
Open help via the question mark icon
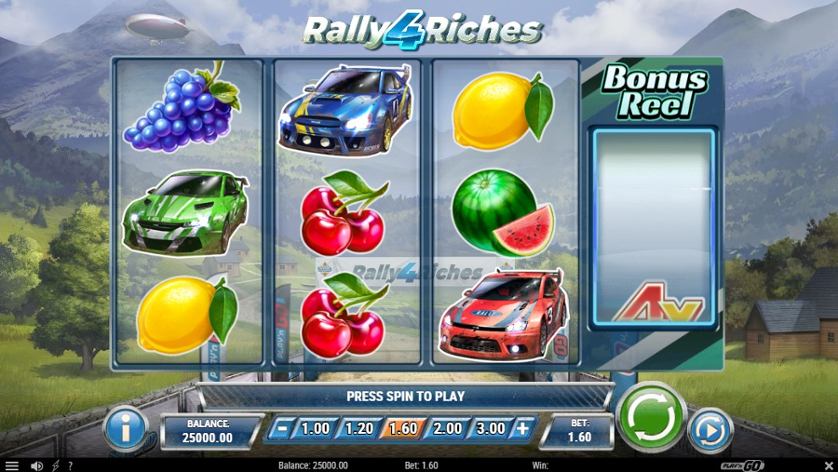pyautogui.click(x=69, y=465)
